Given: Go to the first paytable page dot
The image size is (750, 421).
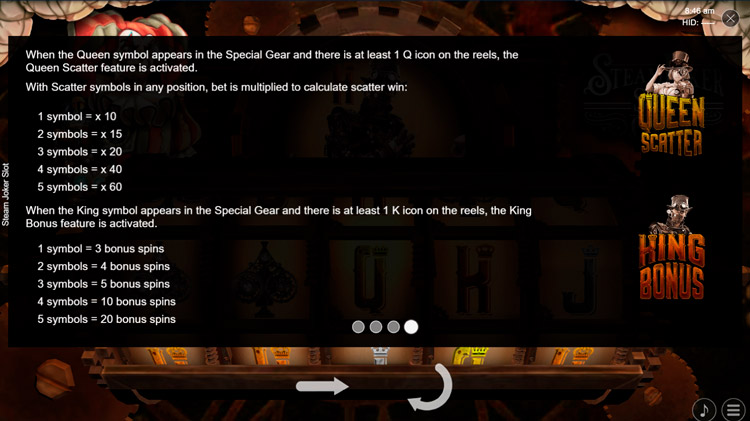Looking at the screenshot, I should click(x=358, y=327).
